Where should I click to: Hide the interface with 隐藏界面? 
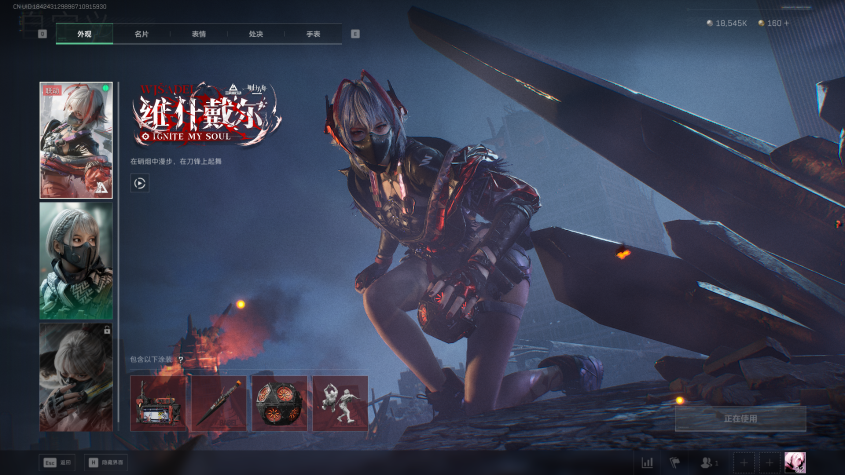[x=106, y=463]
